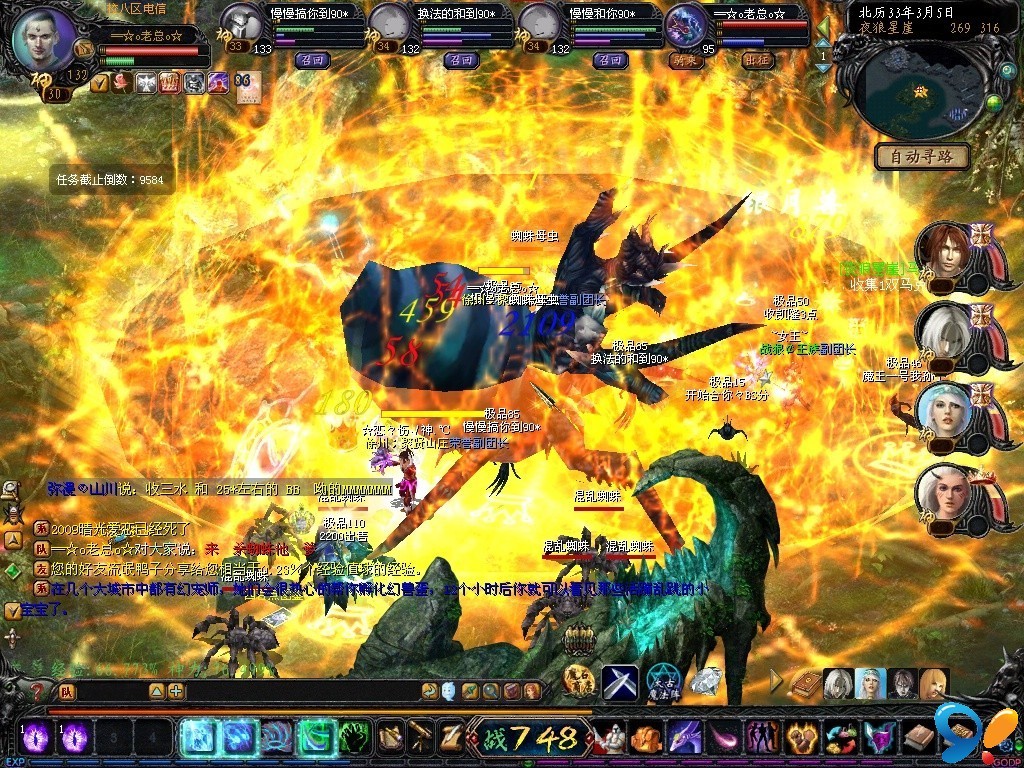Activate the crossed swords skill icon
This screenshot has height=768, width=1024.
tap(619, 682)
